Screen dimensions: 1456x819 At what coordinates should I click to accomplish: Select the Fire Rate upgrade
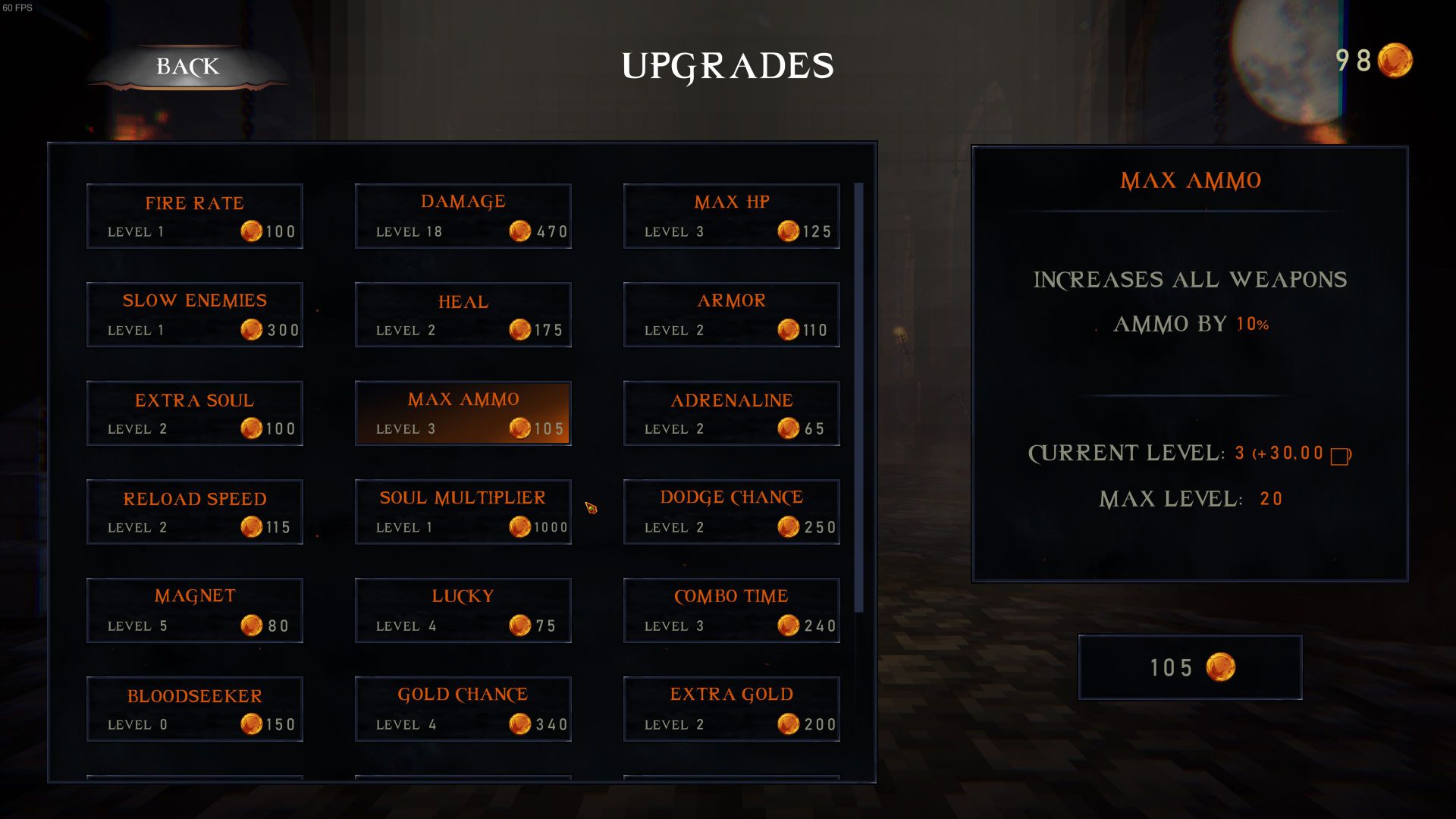click(x=195, y=216)
